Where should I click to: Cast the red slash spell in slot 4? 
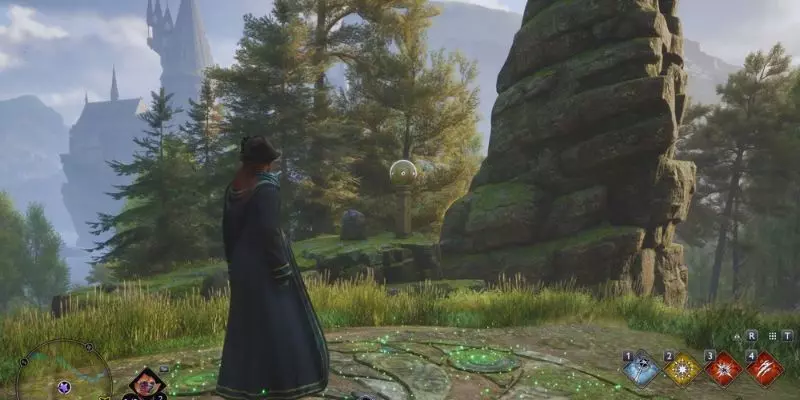coord(765,369)
